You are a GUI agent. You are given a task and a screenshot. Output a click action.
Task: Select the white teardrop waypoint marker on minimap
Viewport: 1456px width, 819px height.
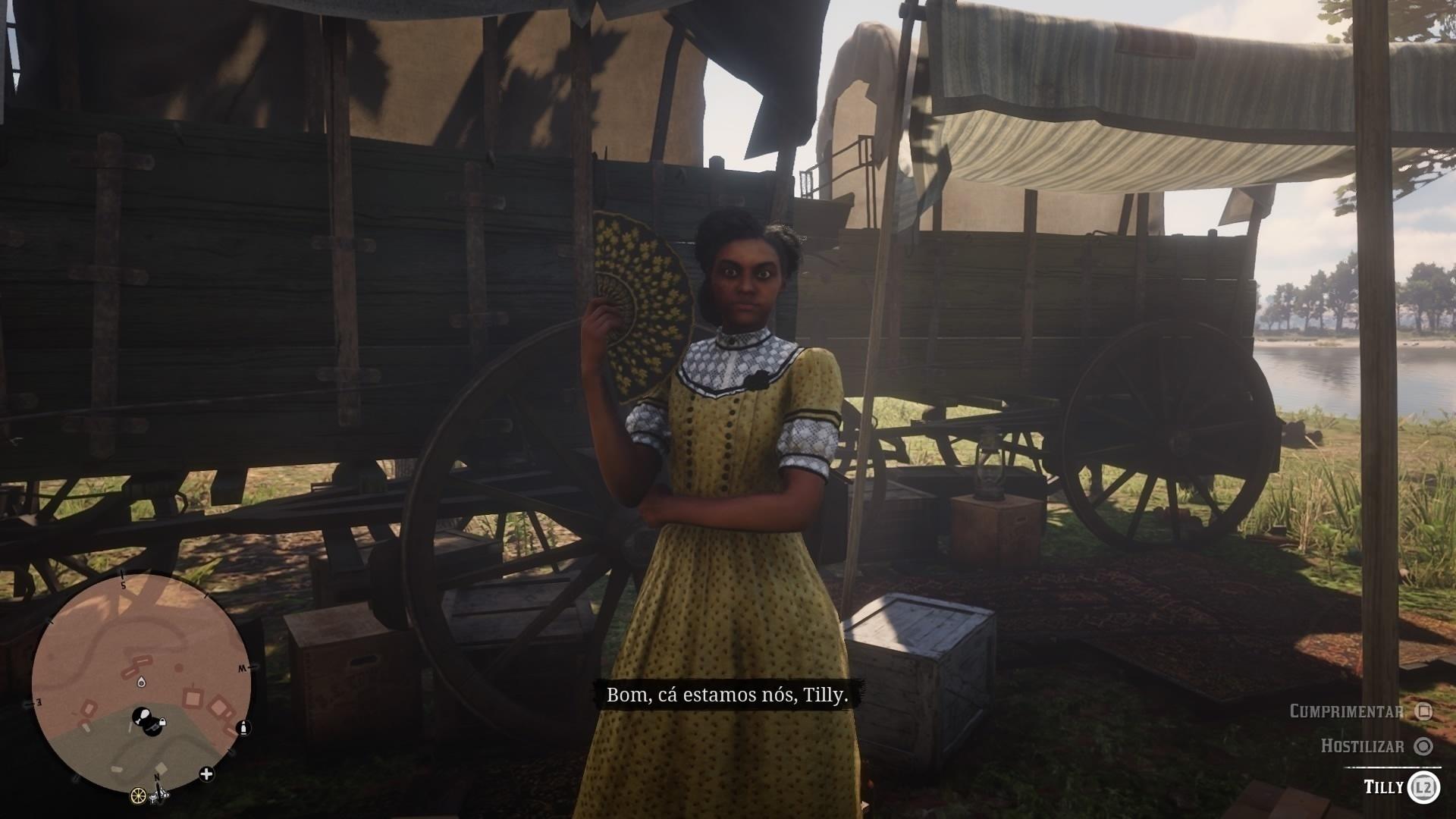(x=142, y=682)
